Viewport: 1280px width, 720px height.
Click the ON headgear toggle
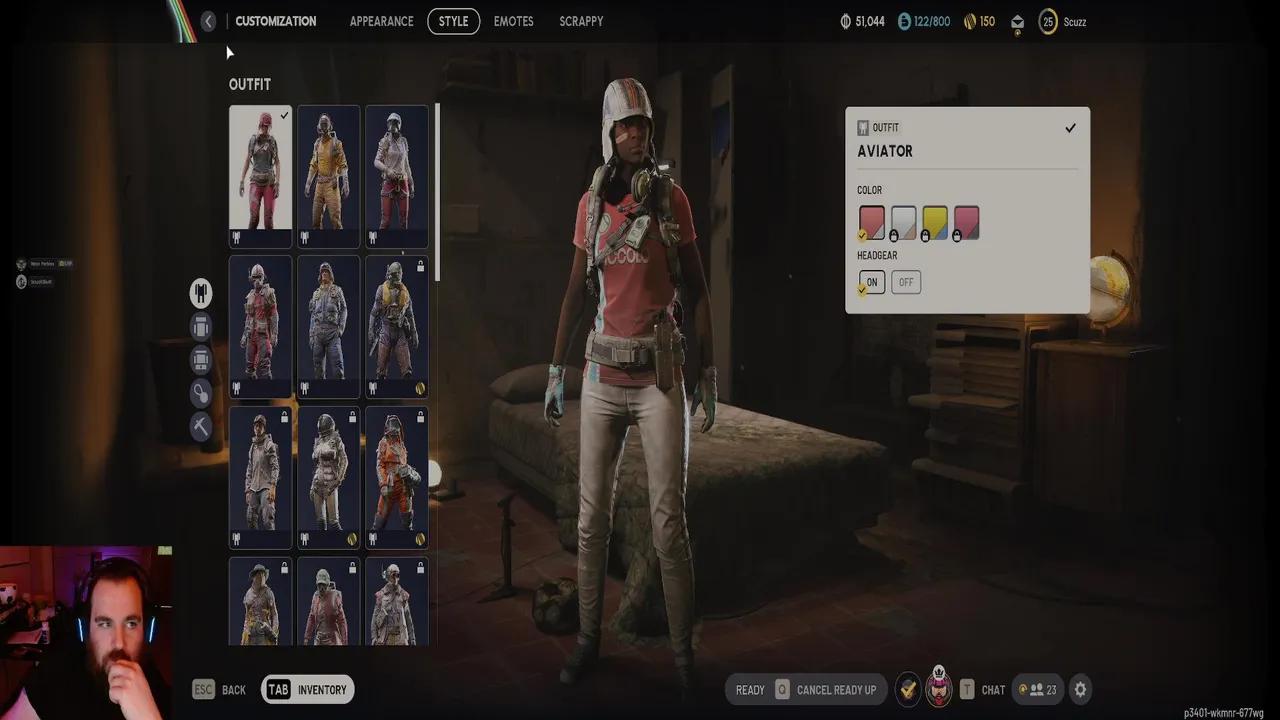[x=871, y=282]
